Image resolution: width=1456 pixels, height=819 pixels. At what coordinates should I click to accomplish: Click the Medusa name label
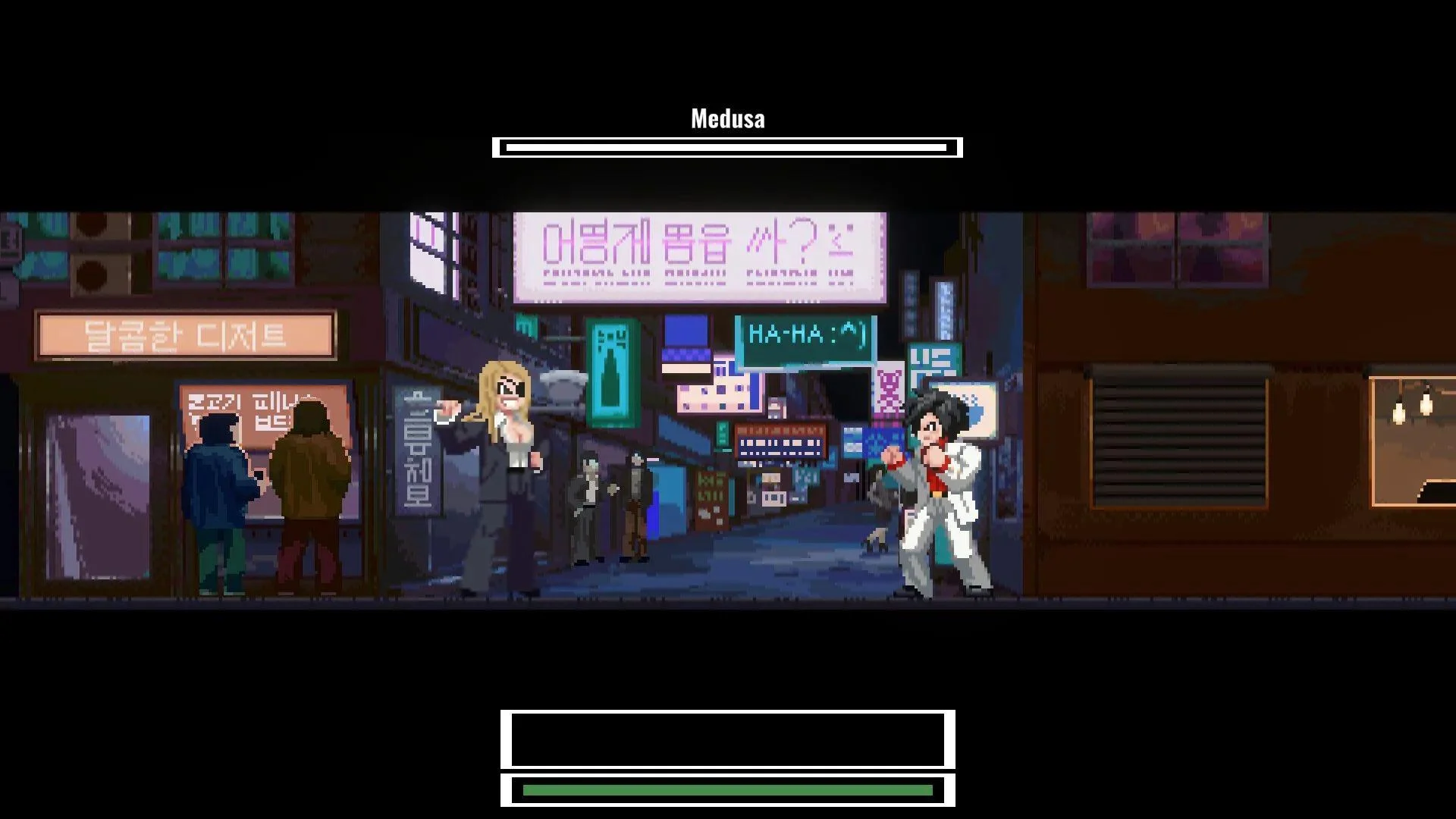pos(726,118)
